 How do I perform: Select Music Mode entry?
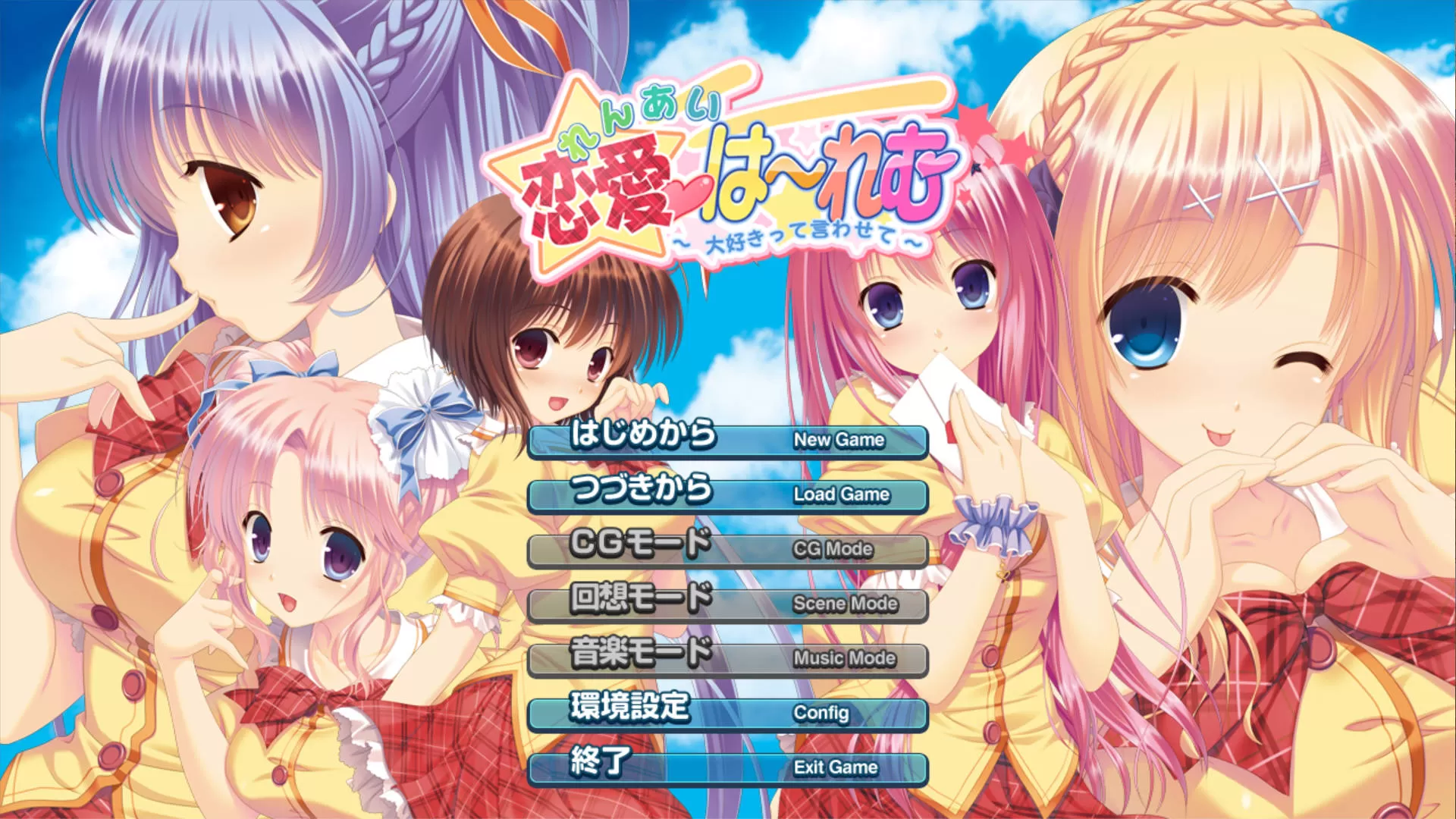(728, 659)
